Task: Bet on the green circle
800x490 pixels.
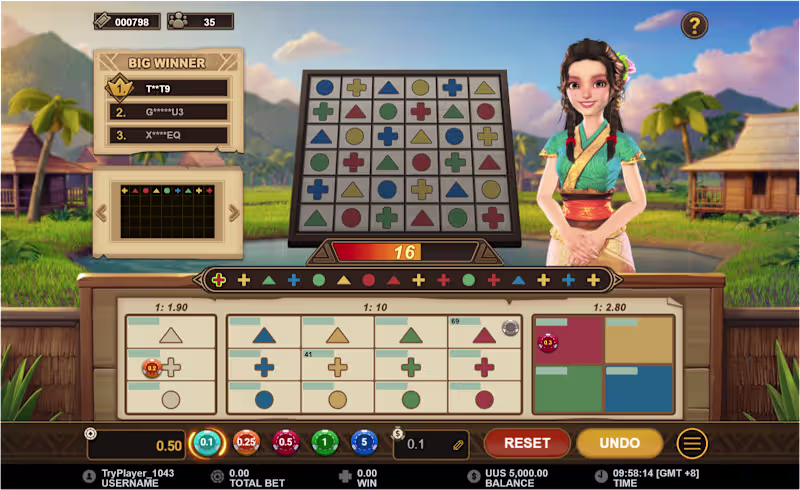Action: click(411, 399)
